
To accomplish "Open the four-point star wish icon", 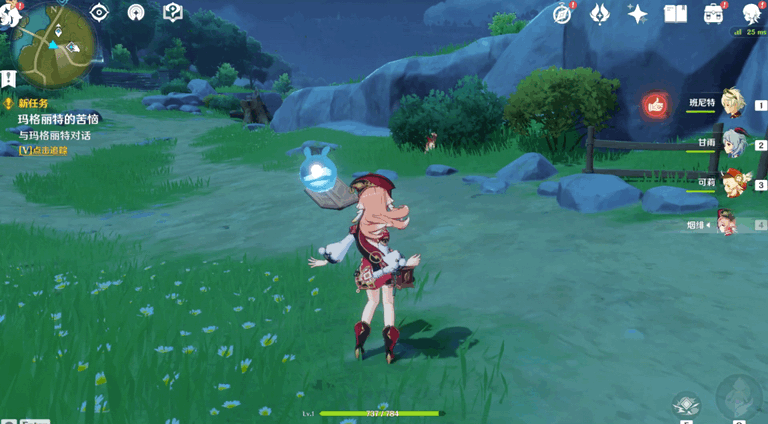I will (637, 13).
